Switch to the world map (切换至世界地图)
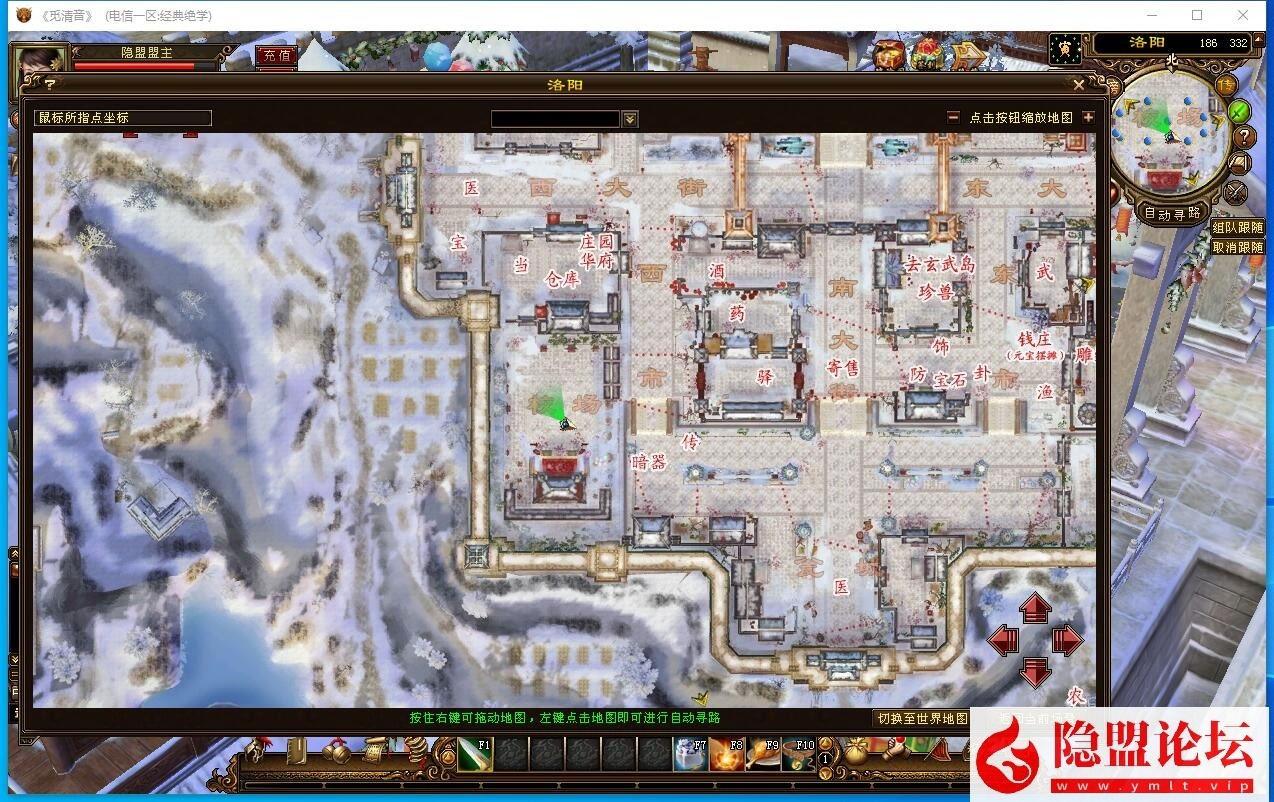Viewport: 1274px width, 802px height. point(922,718)
